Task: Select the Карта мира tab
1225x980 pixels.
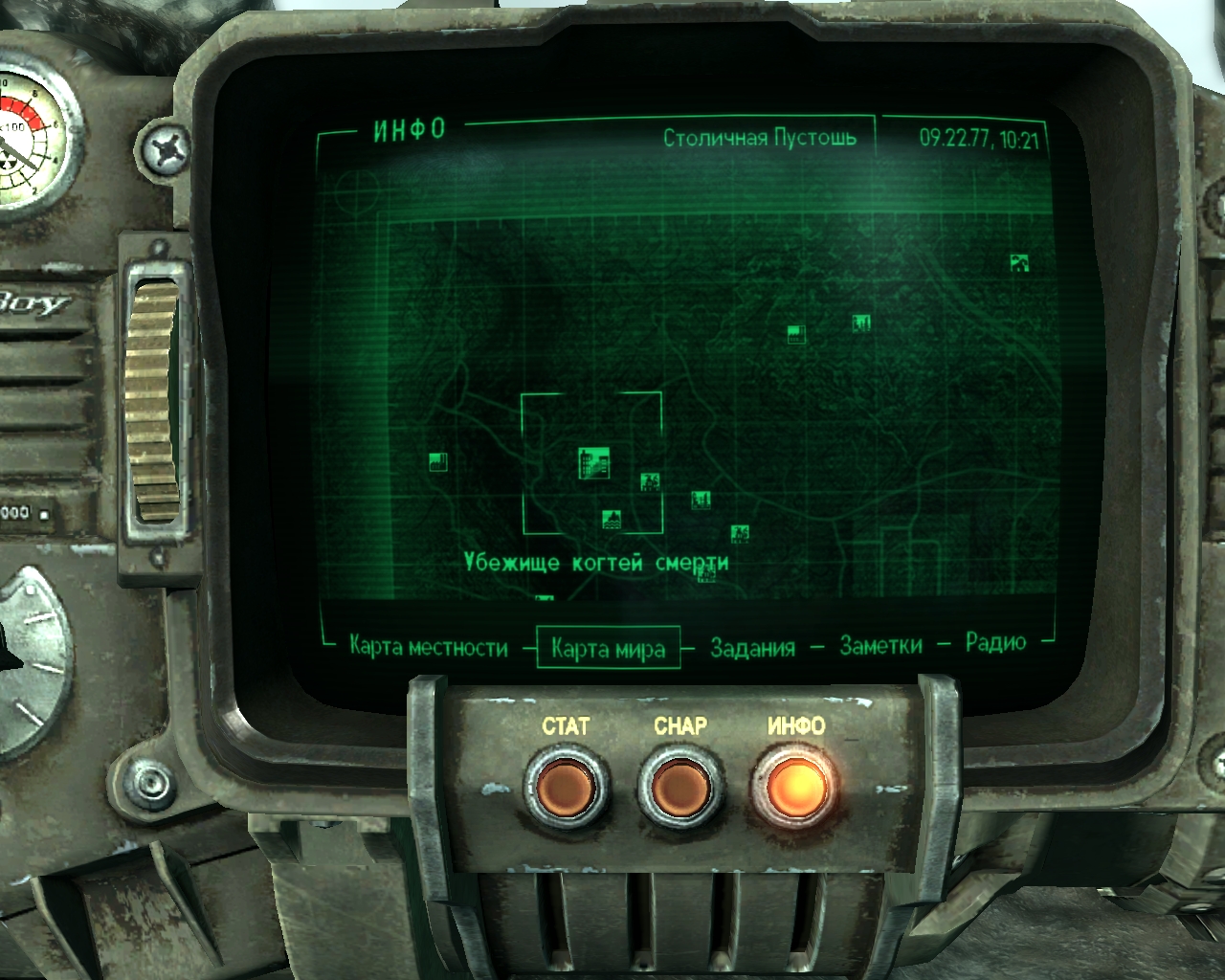Action: coord(608,648)
